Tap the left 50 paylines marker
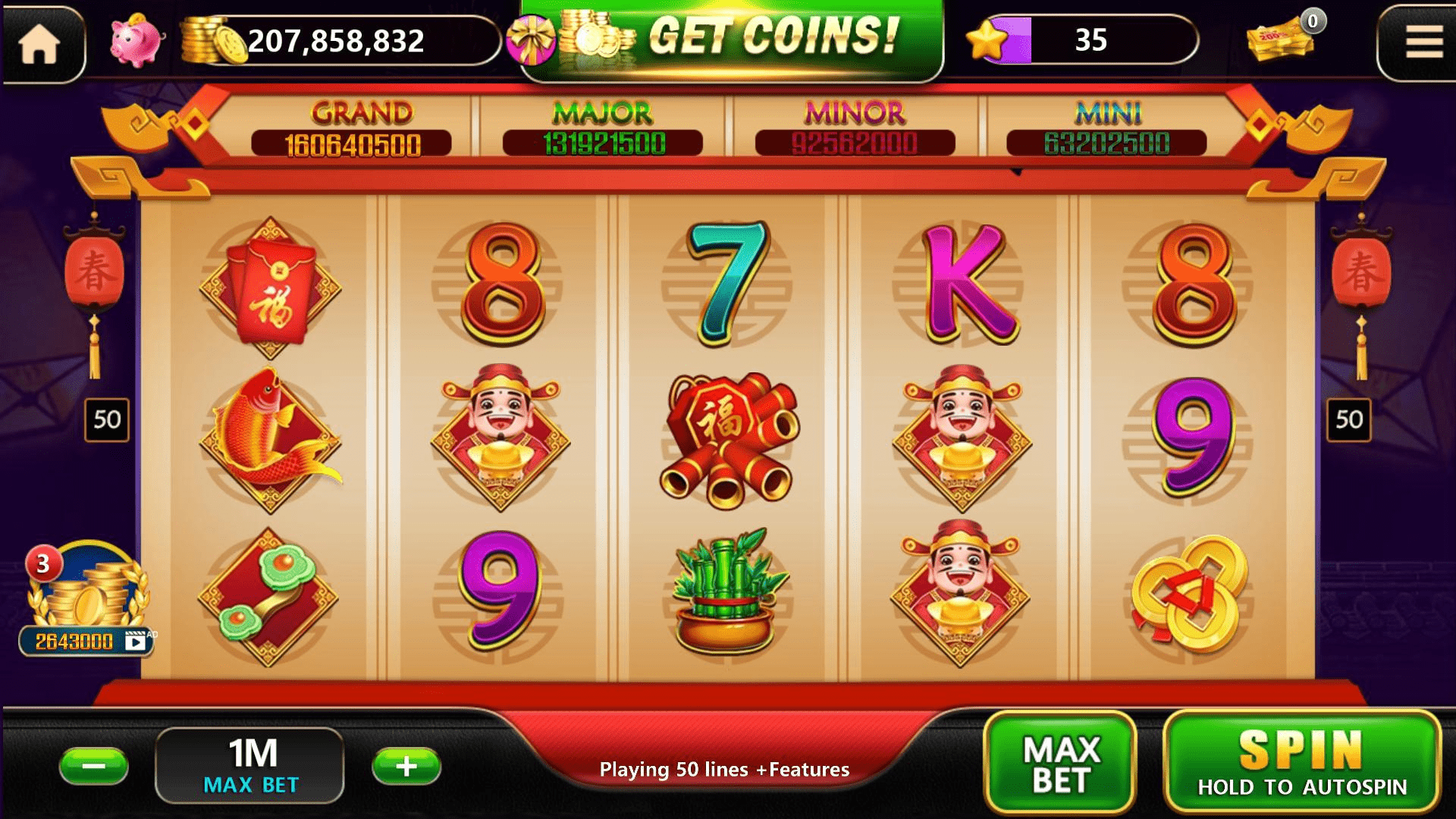The width and height of the screenshot is (1456, 819). pos(106,419)
